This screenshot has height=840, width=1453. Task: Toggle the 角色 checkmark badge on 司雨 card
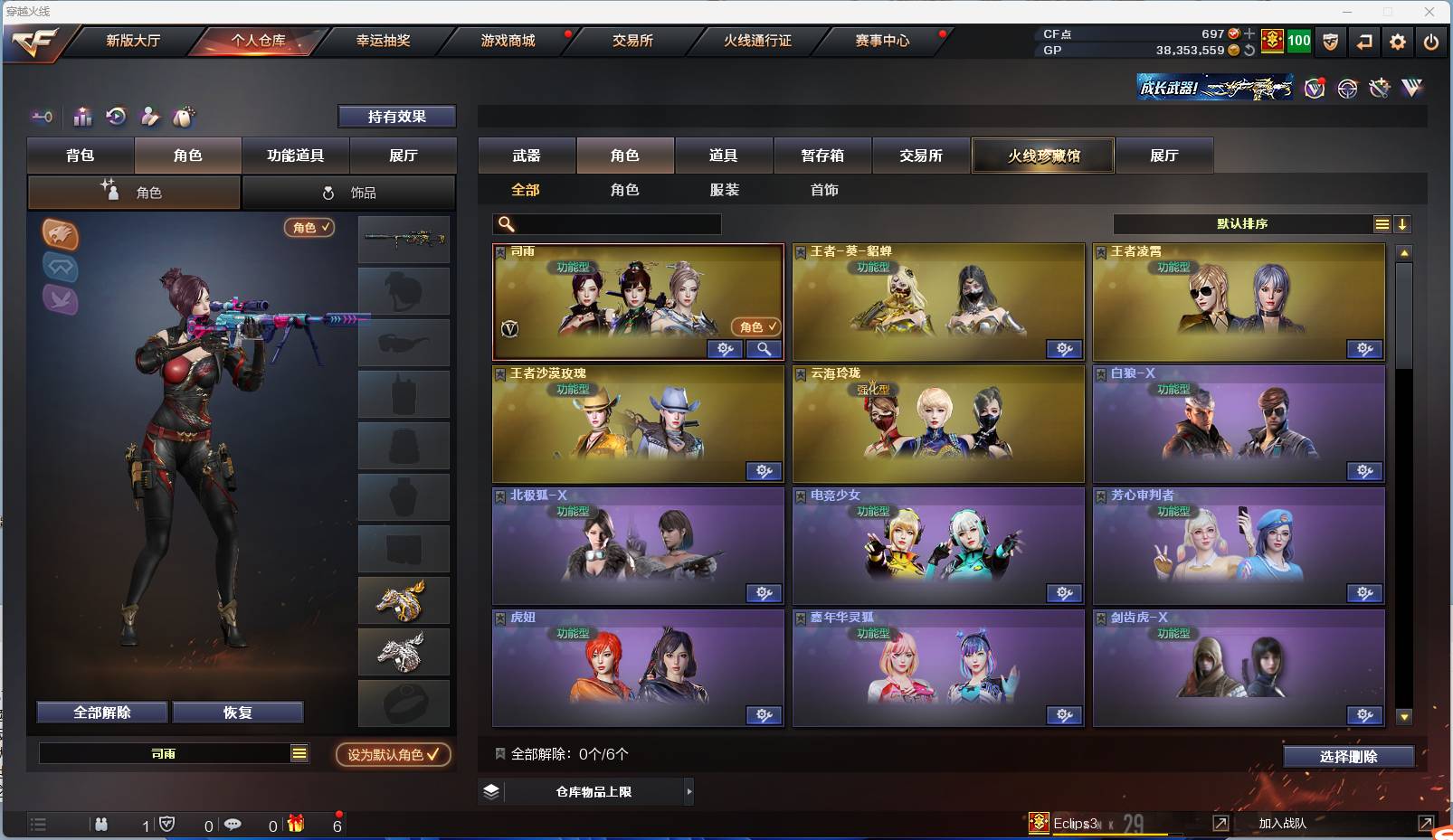click(755, 326)
